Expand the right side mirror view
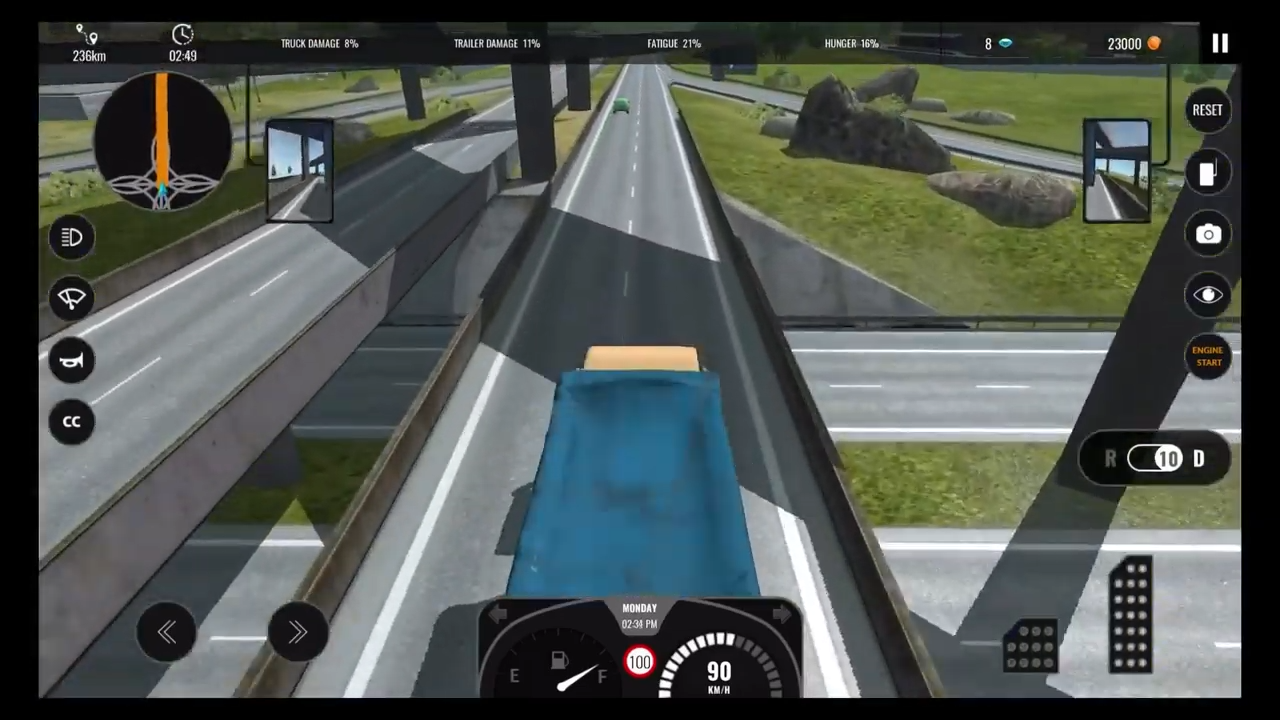The width and height of the screenshot is (1280, 720). coord(1117,168)
